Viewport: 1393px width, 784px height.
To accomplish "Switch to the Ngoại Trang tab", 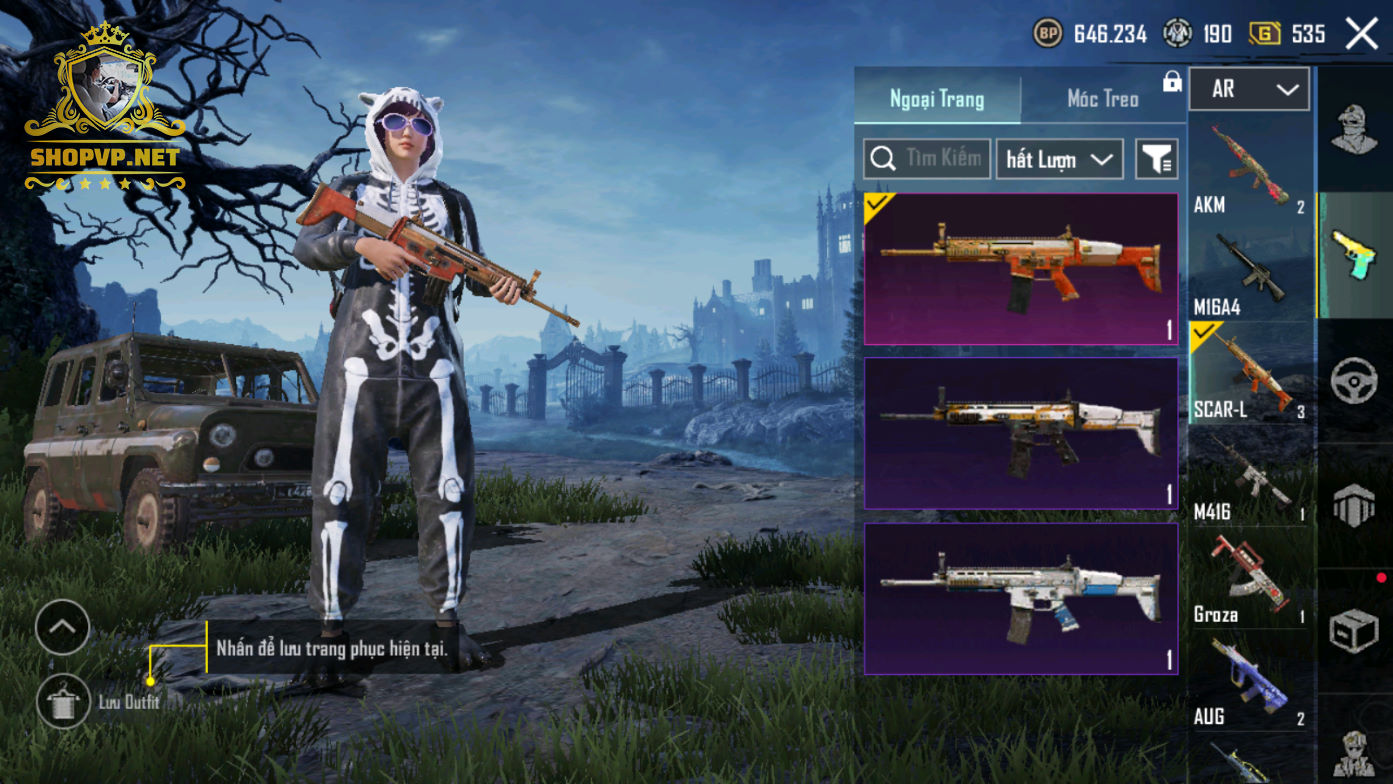I will pos(937,99).
